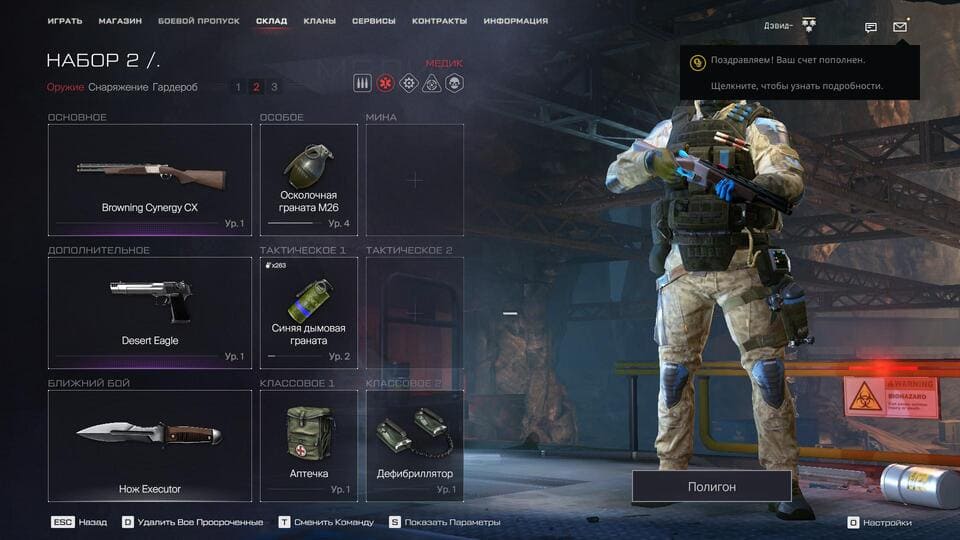Select the Browning Cynergy CX primary slot
The height and width of the screenshot is (540, 960).
pyautogui.click(x=150, y=180)
